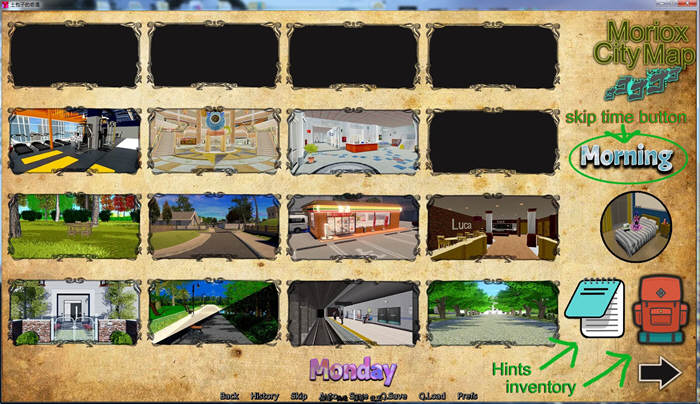Open the red backpack inventory
This screenshot has width=700, height=404.
tap(658, 311)
